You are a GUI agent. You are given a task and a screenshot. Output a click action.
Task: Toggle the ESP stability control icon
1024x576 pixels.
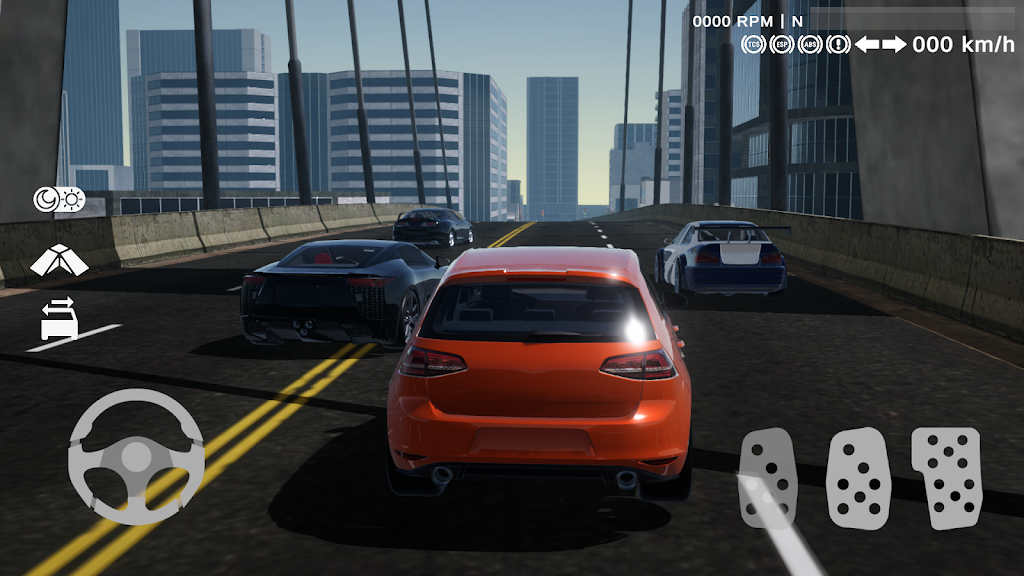tap(781, 44)
